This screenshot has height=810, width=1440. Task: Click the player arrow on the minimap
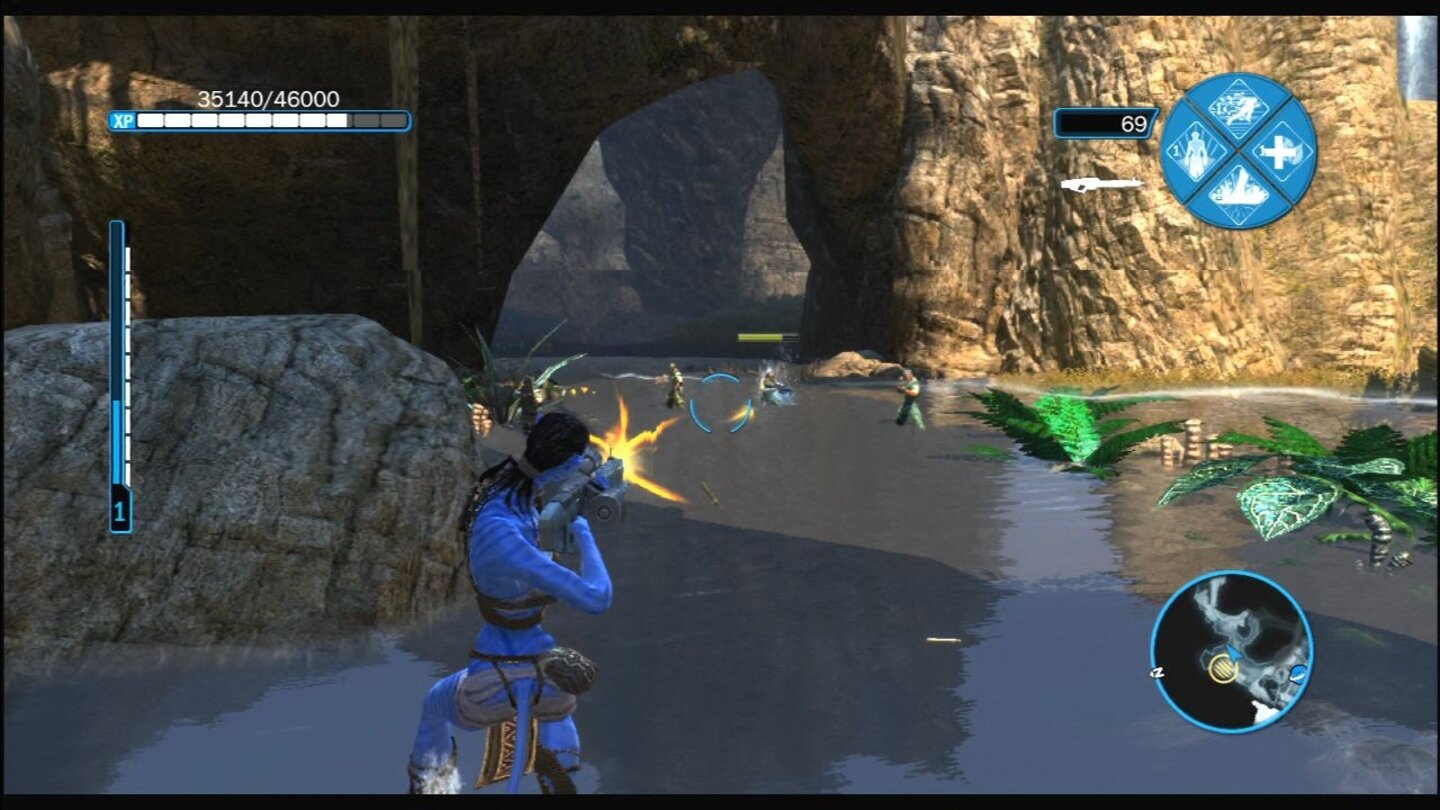click(x=1233, y=653)
